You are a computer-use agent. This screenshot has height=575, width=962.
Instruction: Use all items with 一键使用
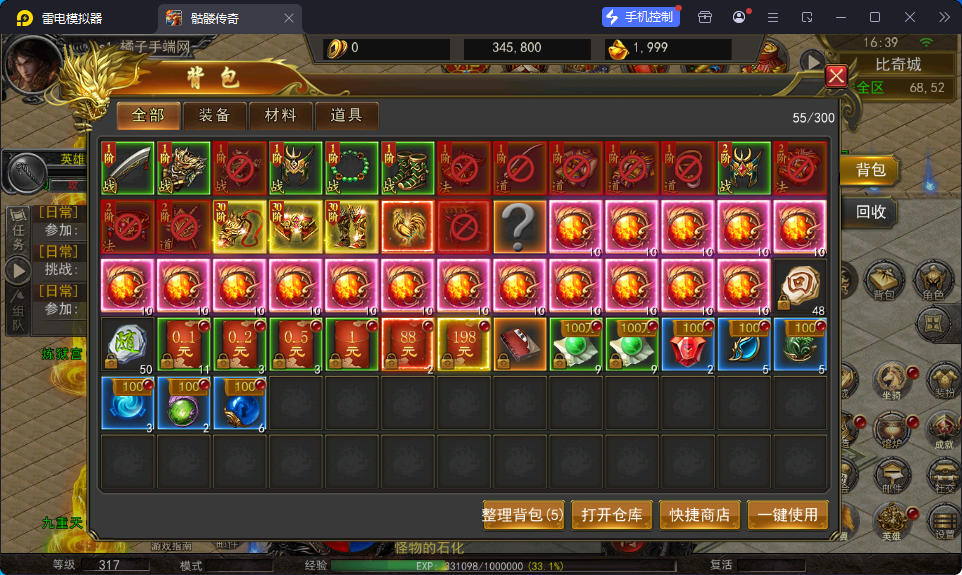point(788,515)
